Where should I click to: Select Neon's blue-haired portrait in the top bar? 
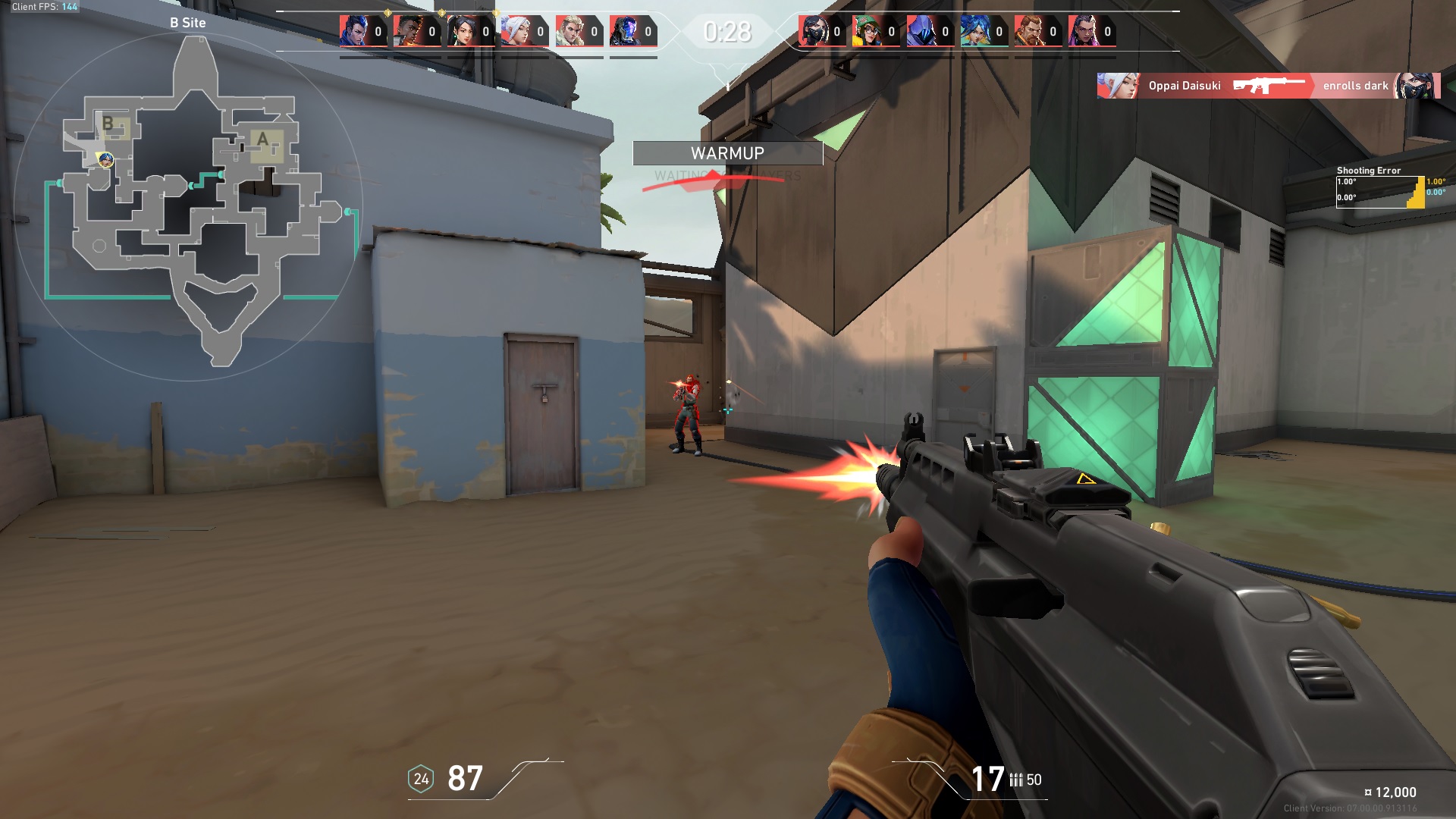coord(974,32)
